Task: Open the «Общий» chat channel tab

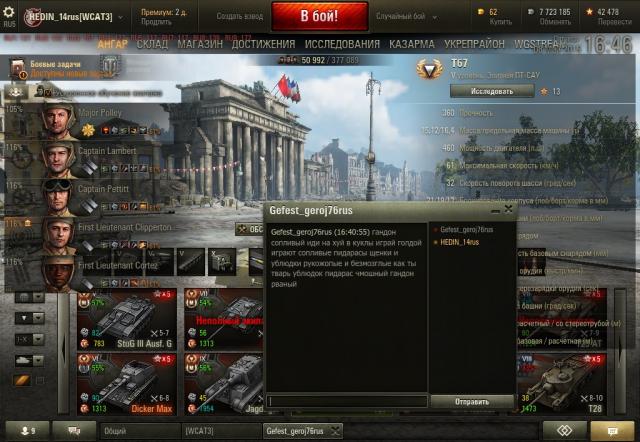Action: click(x=115, y=430)
